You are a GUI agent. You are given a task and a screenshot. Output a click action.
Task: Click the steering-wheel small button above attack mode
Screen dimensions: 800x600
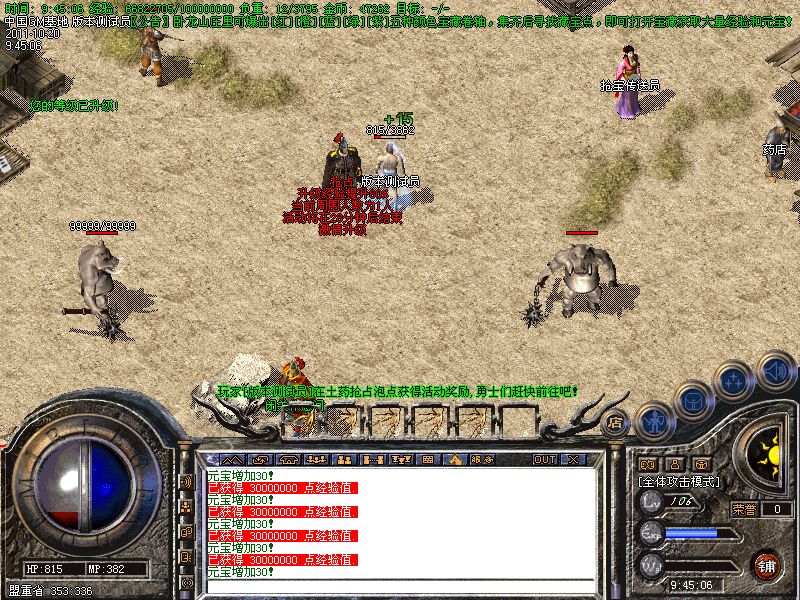click(x=701, y=464)
